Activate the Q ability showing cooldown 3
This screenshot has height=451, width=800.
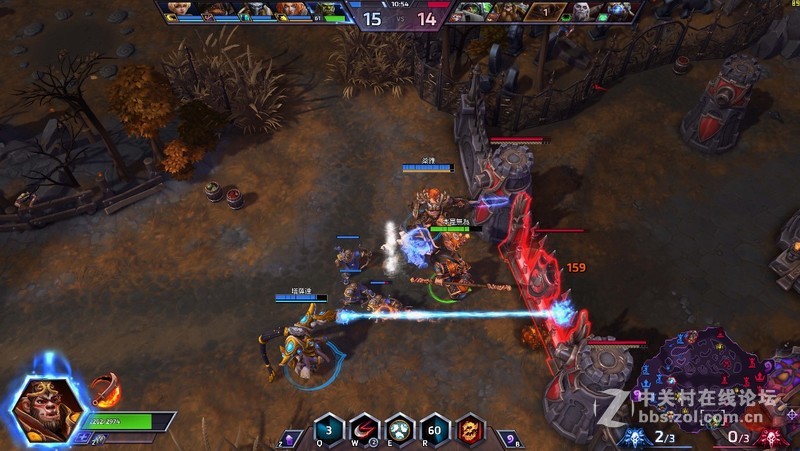tap(329, 431)
